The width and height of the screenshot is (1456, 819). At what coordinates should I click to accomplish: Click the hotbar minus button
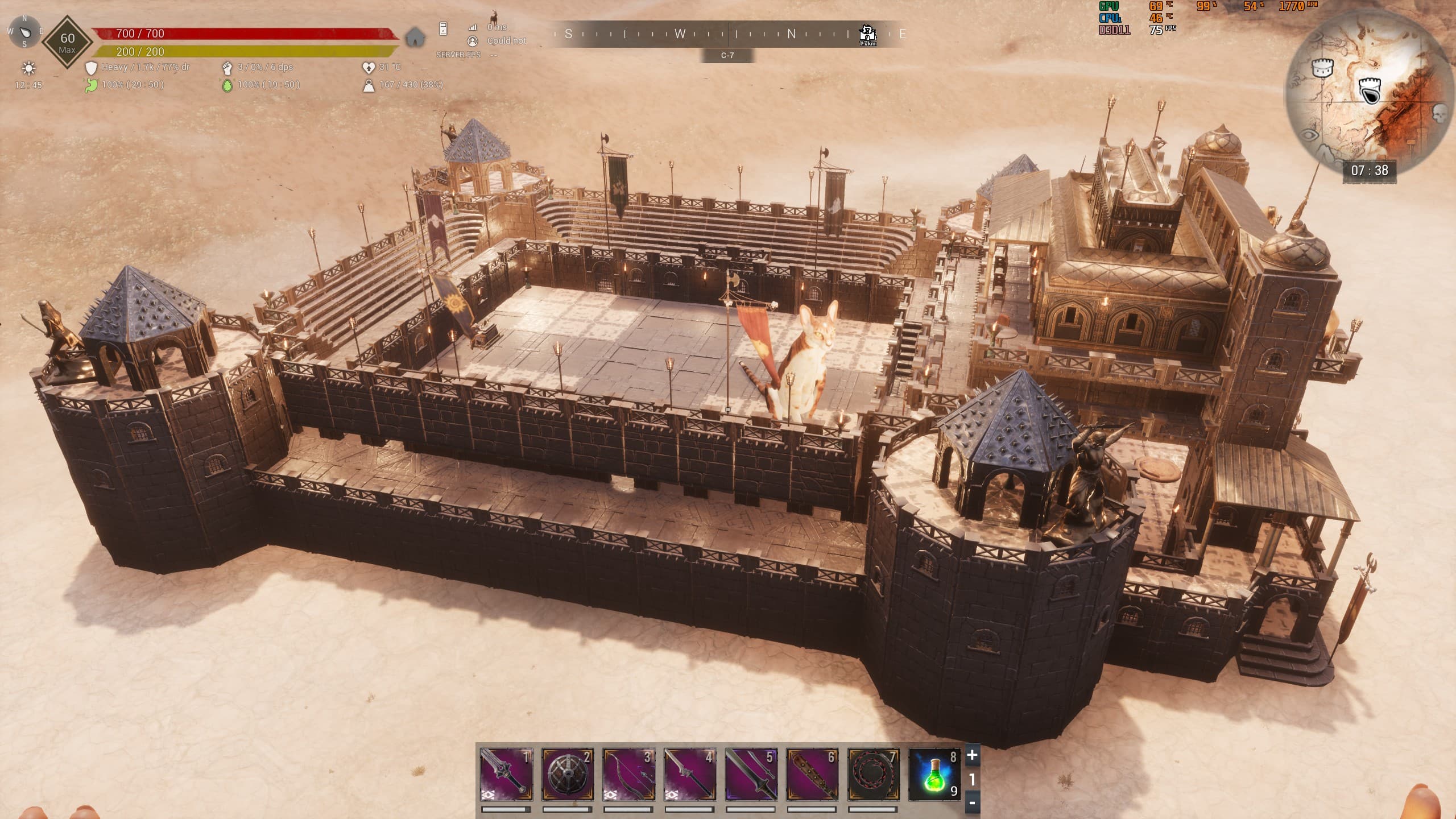point(972,803)
